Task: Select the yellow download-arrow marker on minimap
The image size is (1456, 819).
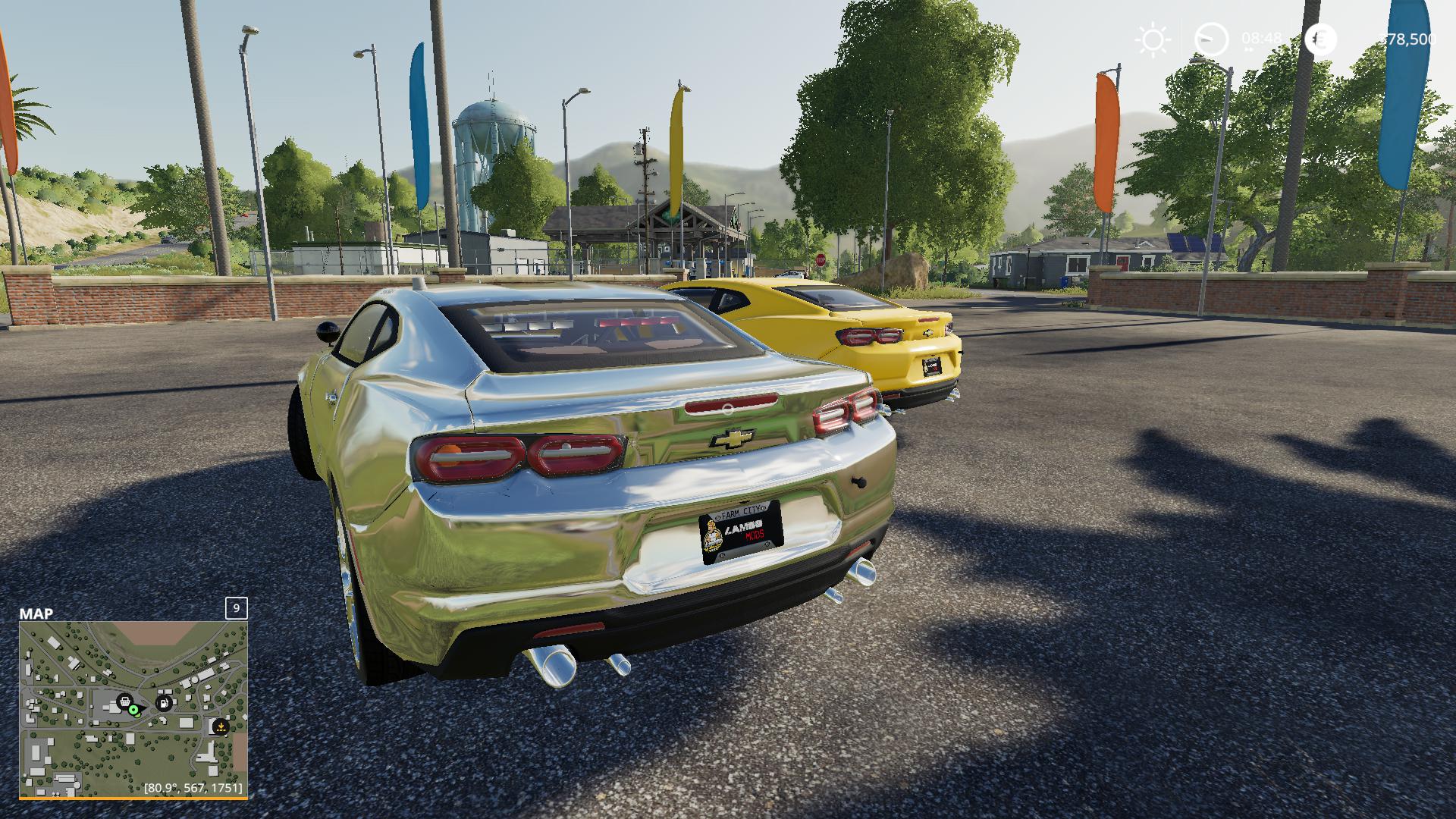Action: pos(221,726)
